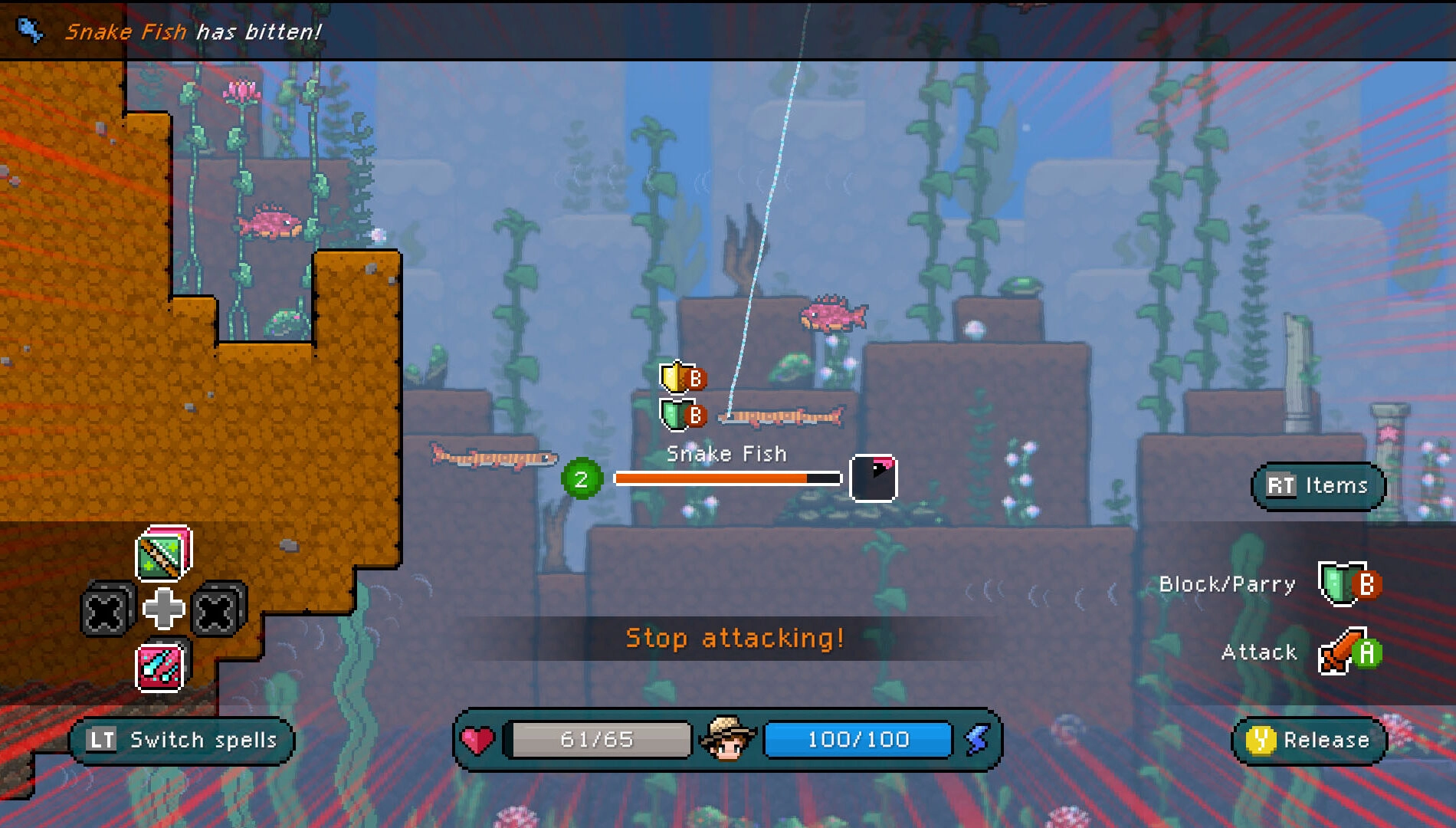This screenshot has height=828, width=1456.
Task: Click the Attack sword icon
Action: click(1336, 653)
